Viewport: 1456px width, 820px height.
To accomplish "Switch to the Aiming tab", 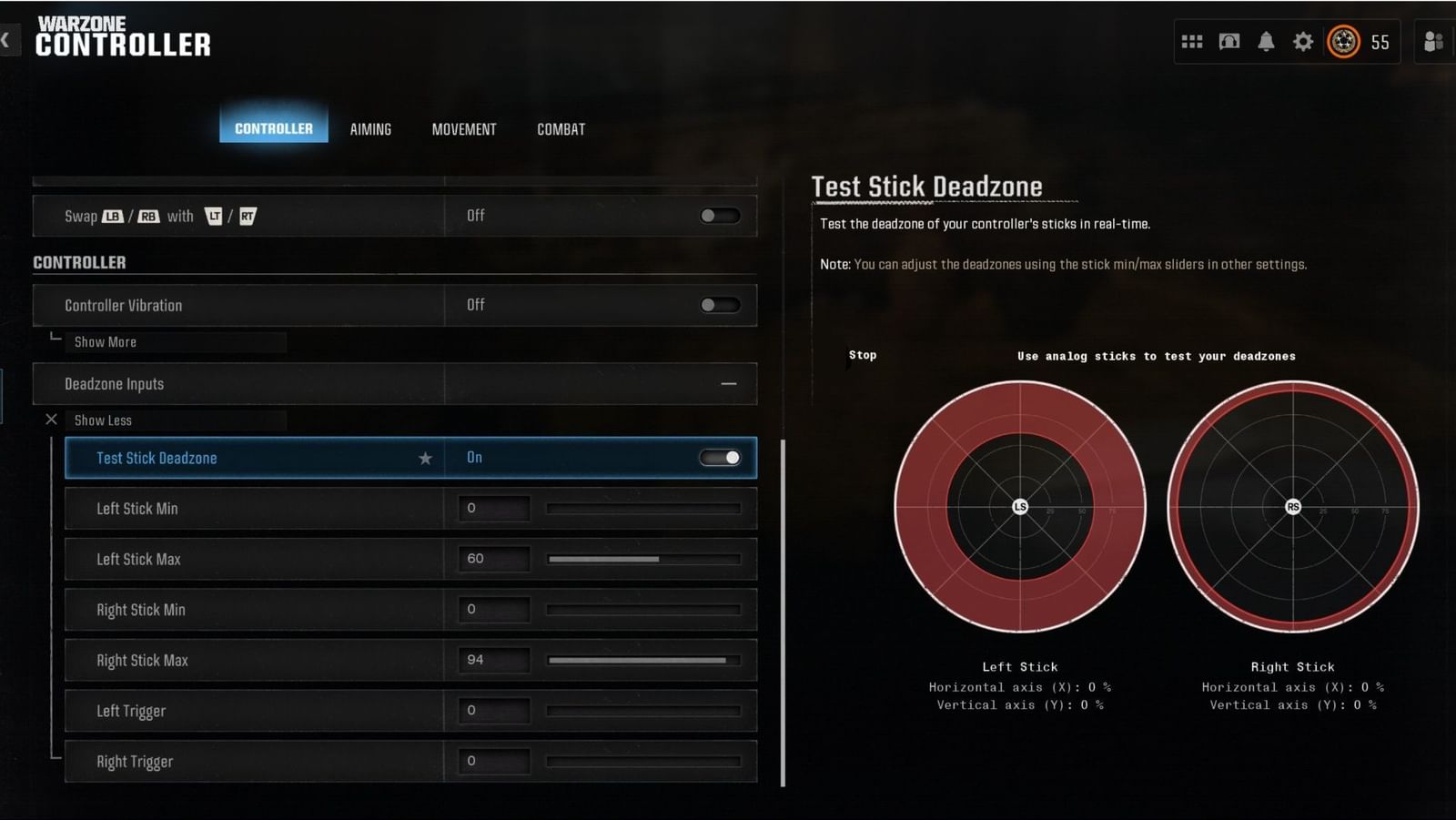I will [x=370, y=128].
